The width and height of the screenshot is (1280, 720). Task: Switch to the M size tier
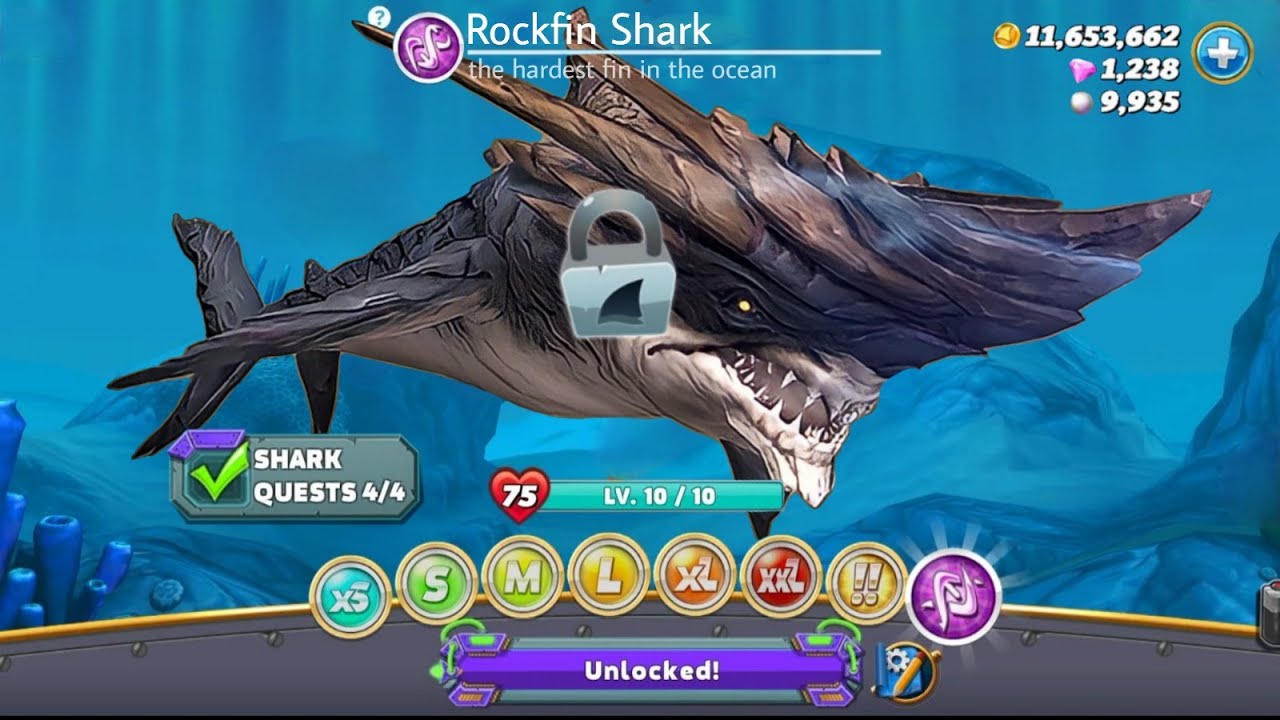pos(521,580)
